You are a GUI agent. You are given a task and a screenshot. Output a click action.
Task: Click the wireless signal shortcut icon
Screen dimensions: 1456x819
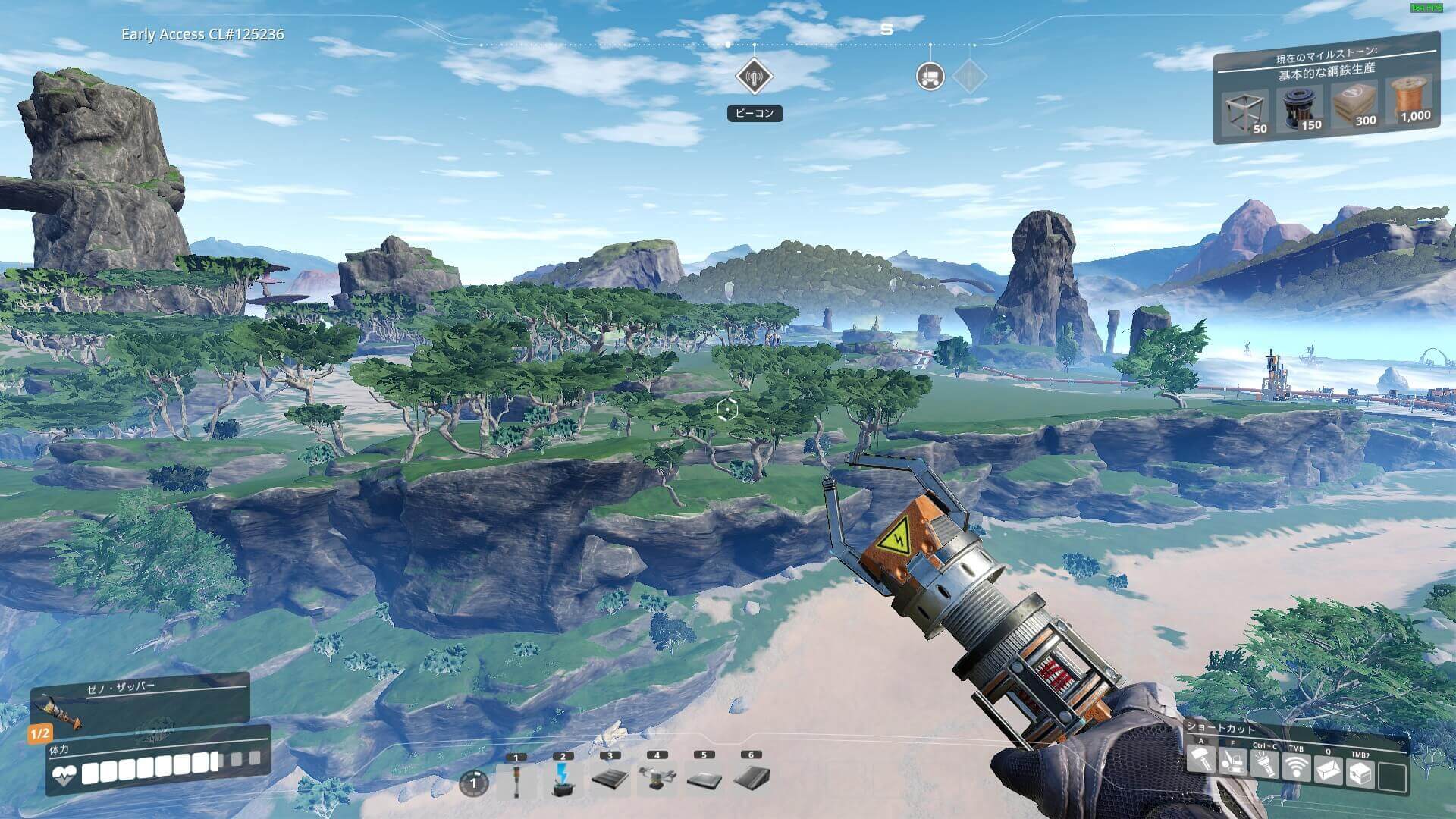[1296, 769]
